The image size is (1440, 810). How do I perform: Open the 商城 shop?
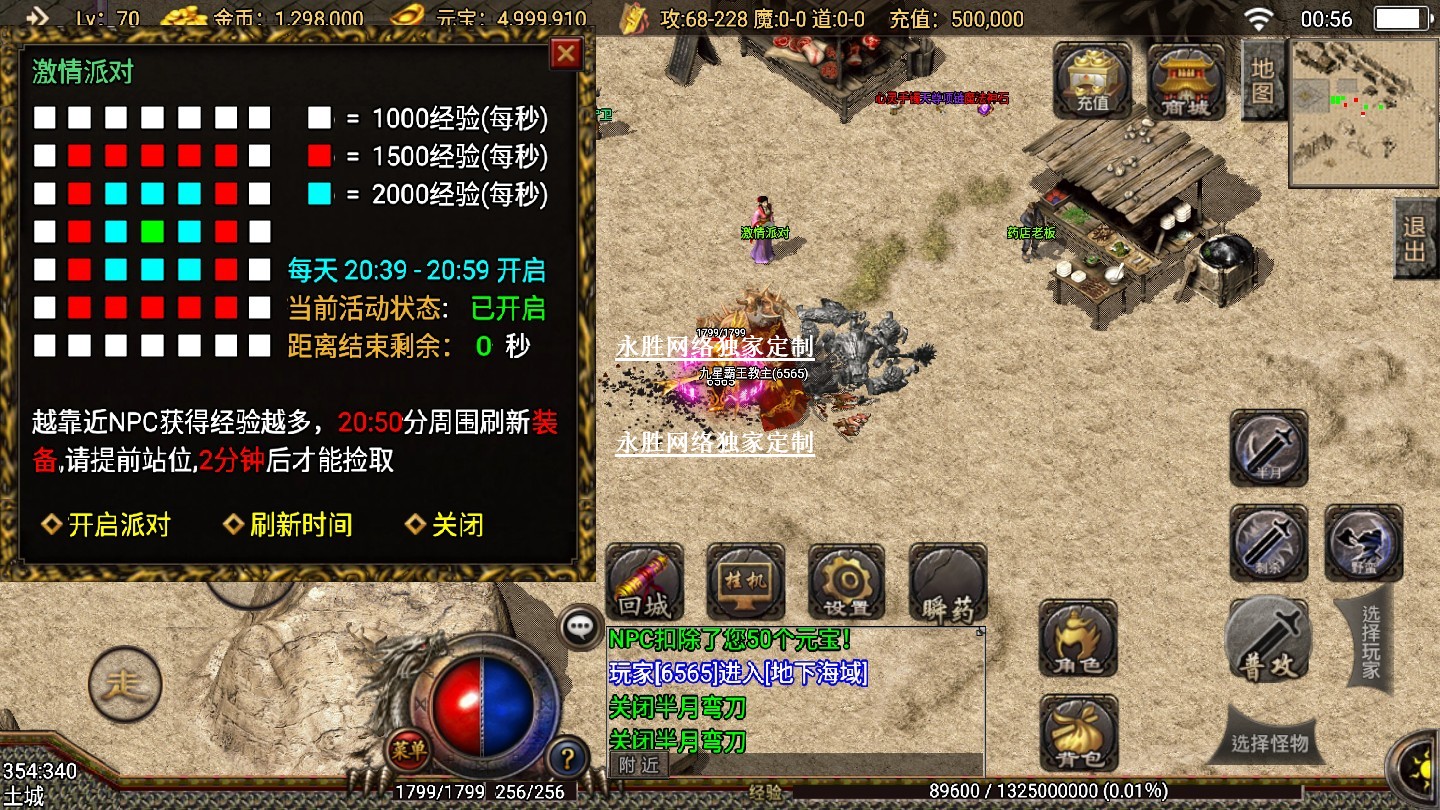[x=1186, y=80]
